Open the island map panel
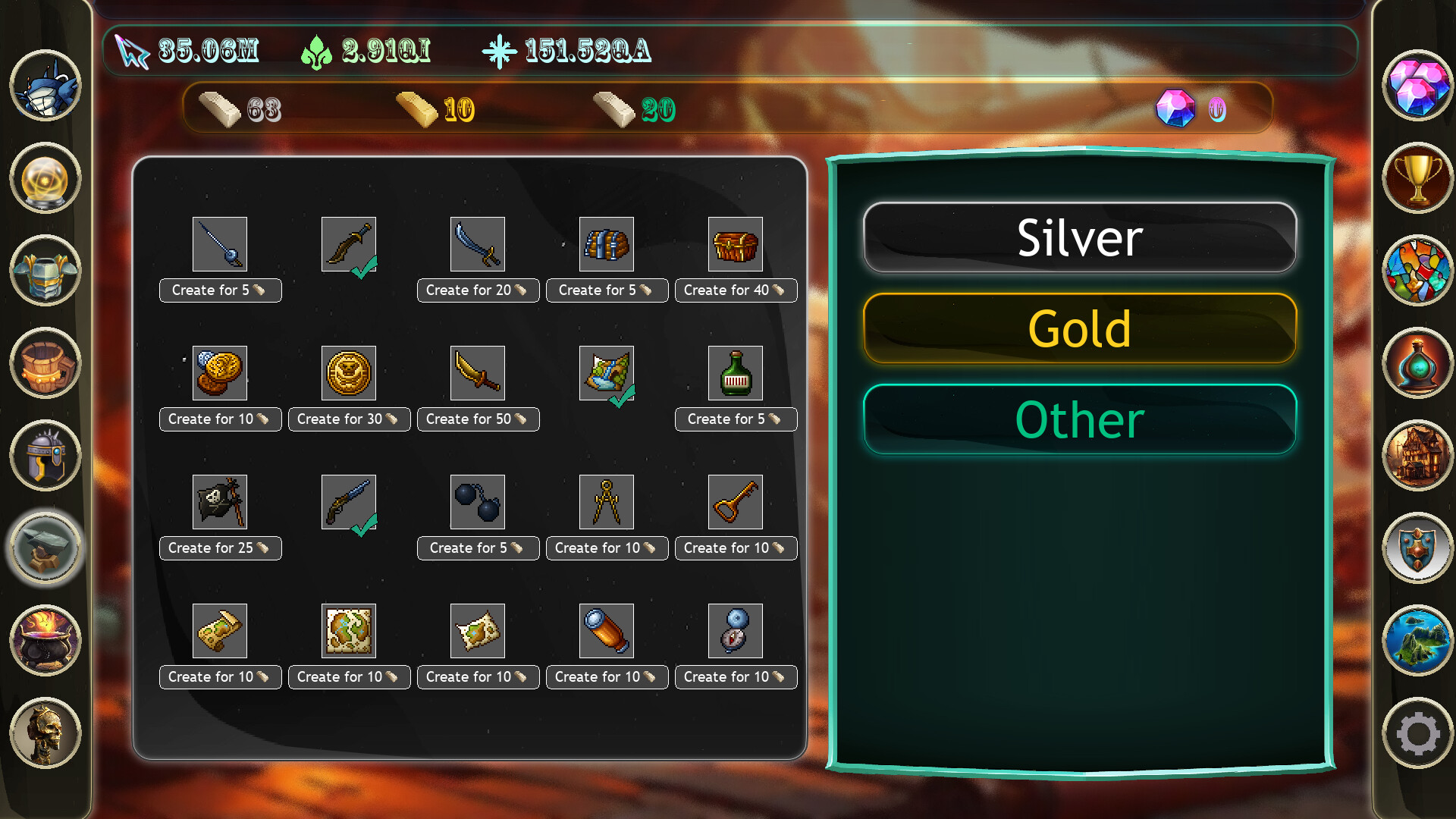The height and width of the screenshot is (819, 1456). click(x=1418, y=641)
